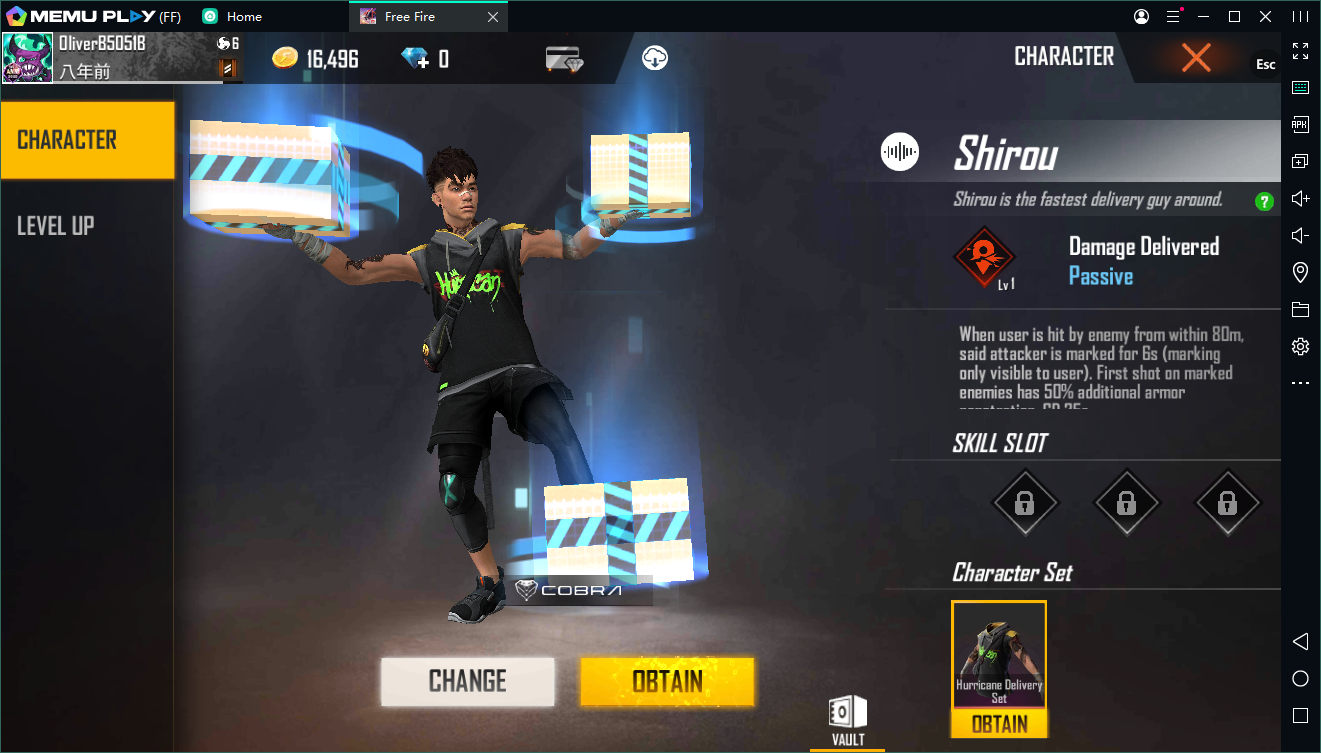Play Shirou's voice line audio icon
Viewport: 1321px width, 753px height.
coord(900,152)
